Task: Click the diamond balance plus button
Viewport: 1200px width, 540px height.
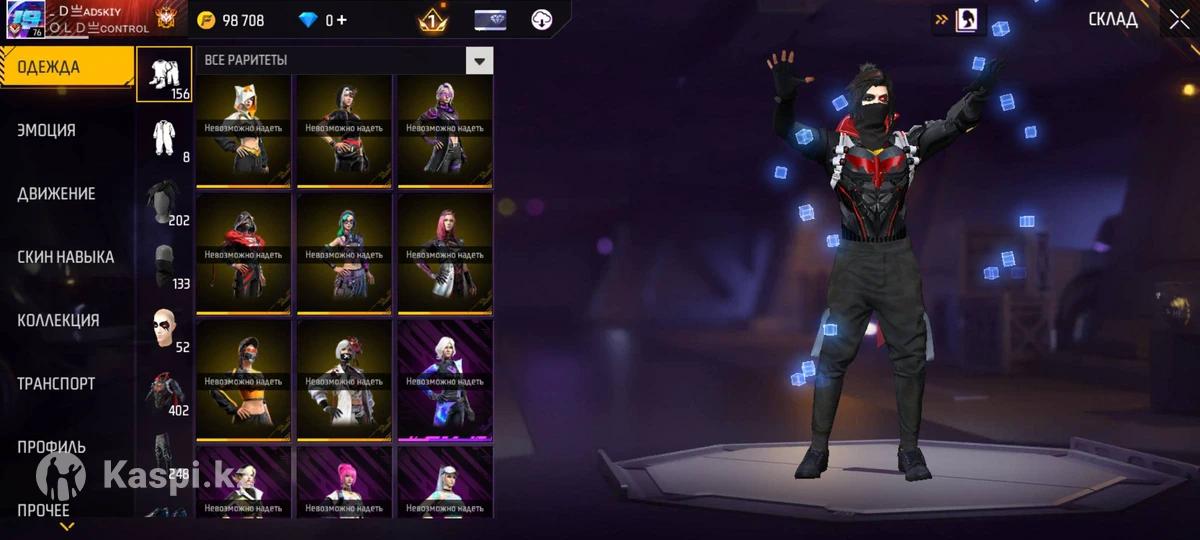Action: tap(343, 20)
